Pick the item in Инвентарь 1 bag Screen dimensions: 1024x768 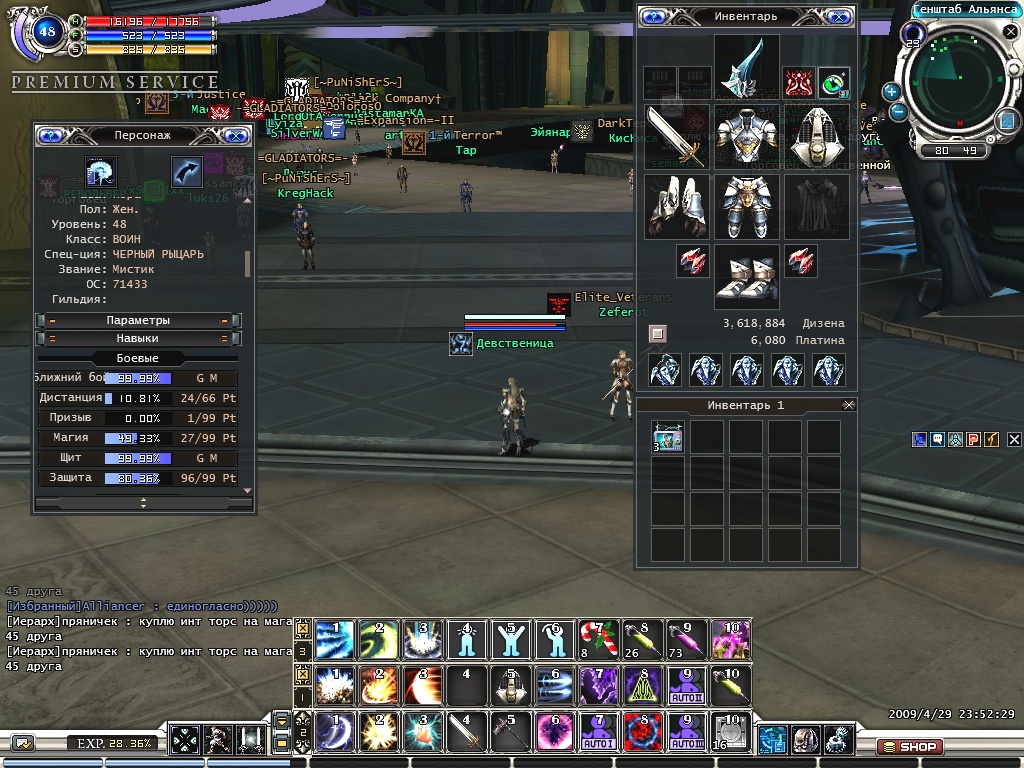668,437
